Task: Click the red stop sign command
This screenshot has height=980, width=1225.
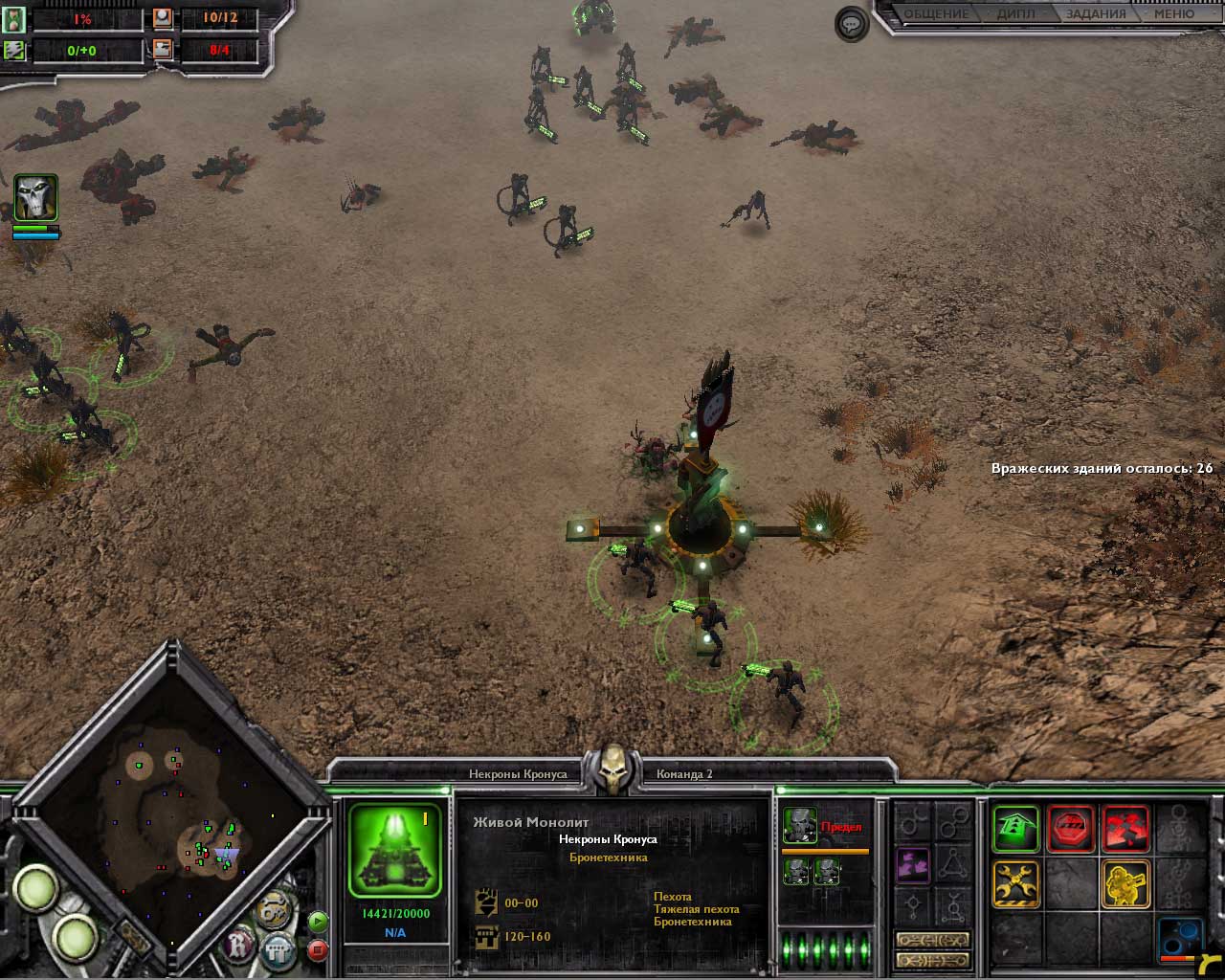Action: pos(1071,828)
